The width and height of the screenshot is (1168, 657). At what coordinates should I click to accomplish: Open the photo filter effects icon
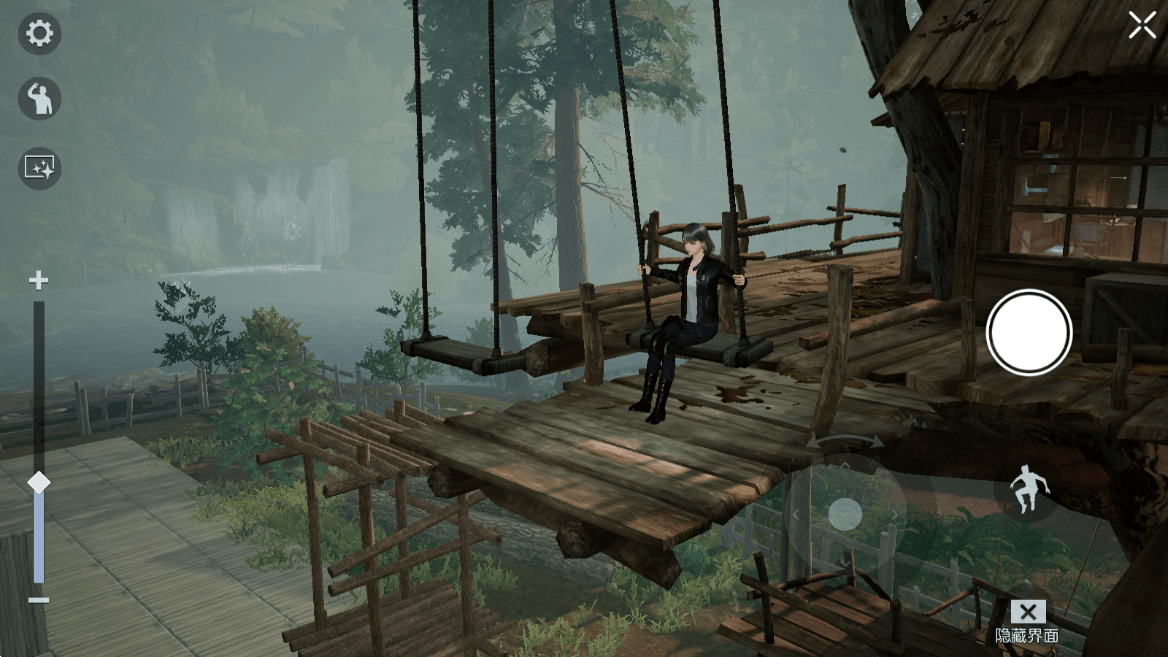[39, 168]
